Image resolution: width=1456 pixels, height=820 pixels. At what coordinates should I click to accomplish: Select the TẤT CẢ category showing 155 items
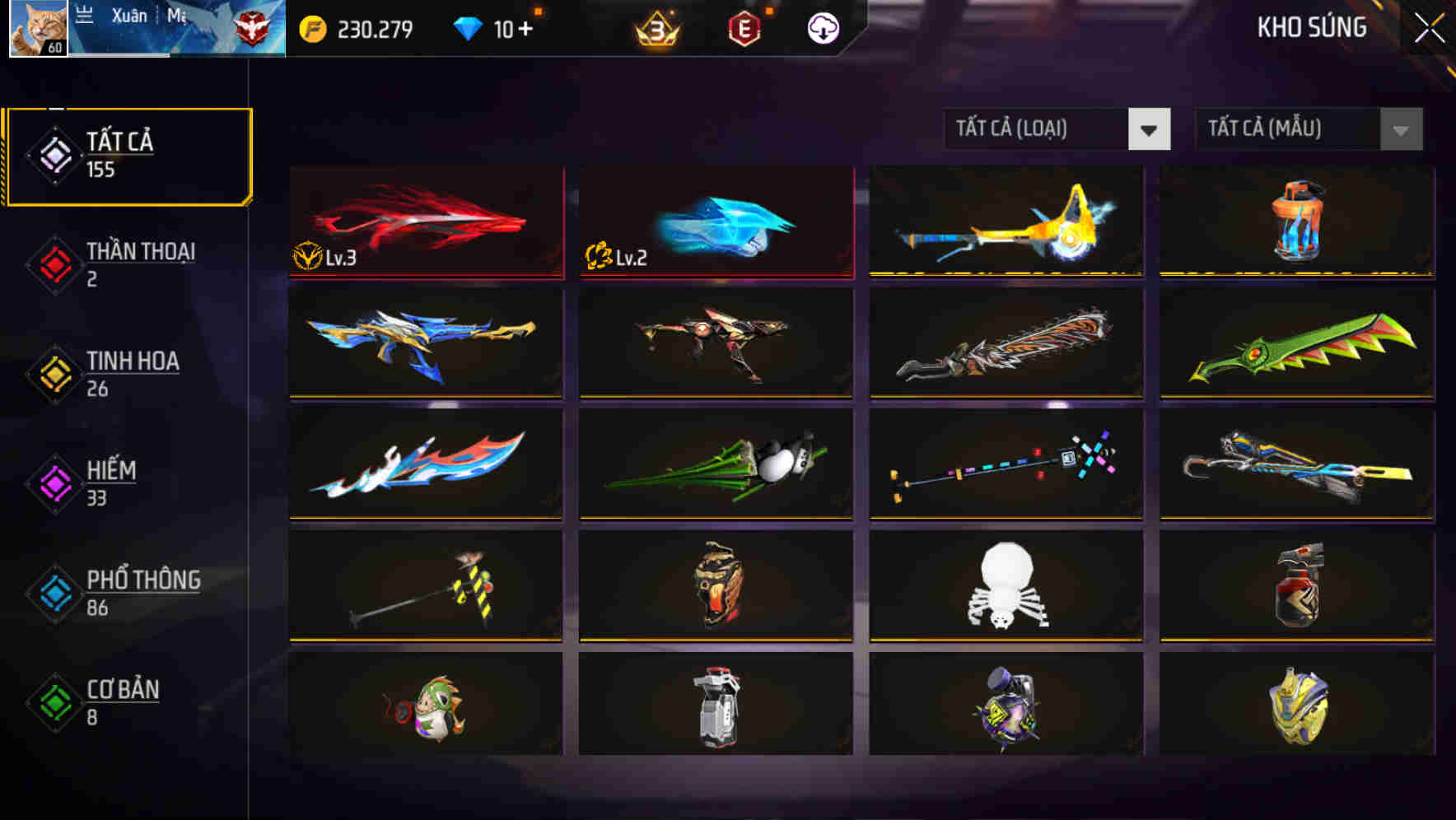pyautogui.click(x=128, y=153)
